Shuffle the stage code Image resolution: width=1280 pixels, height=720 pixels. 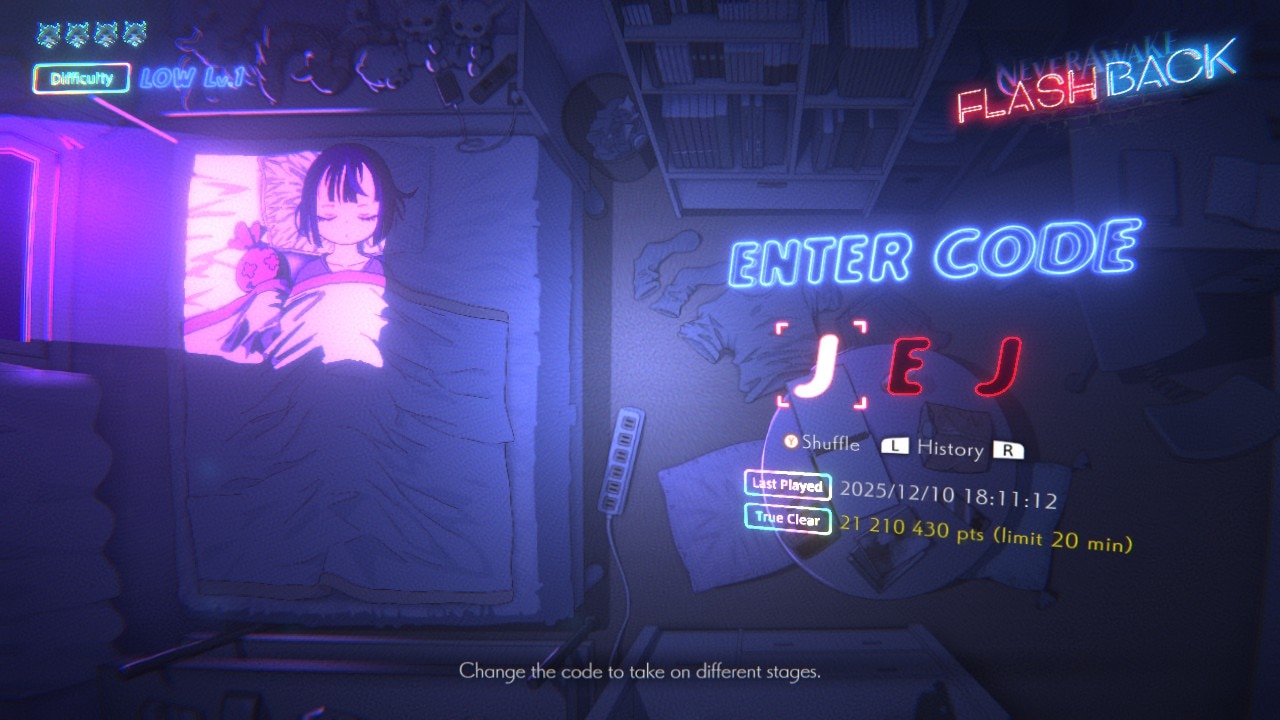pyautogui.click(x=822, y=443)
